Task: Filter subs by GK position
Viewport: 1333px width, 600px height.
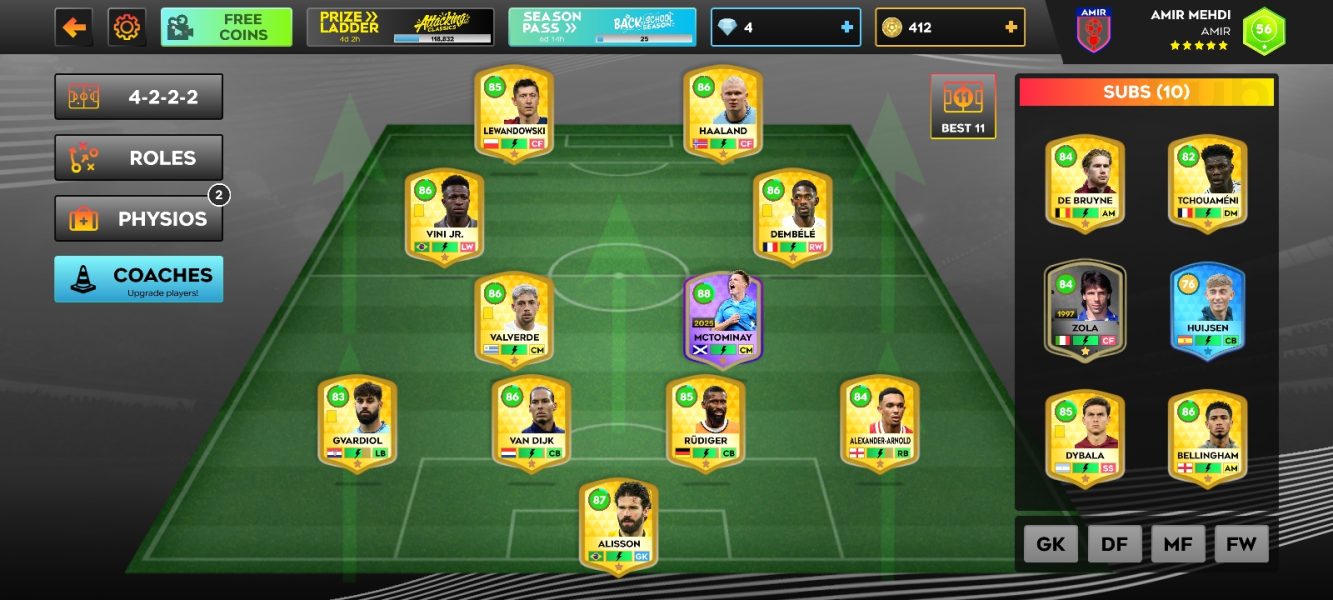Action: click(1050, 544)
